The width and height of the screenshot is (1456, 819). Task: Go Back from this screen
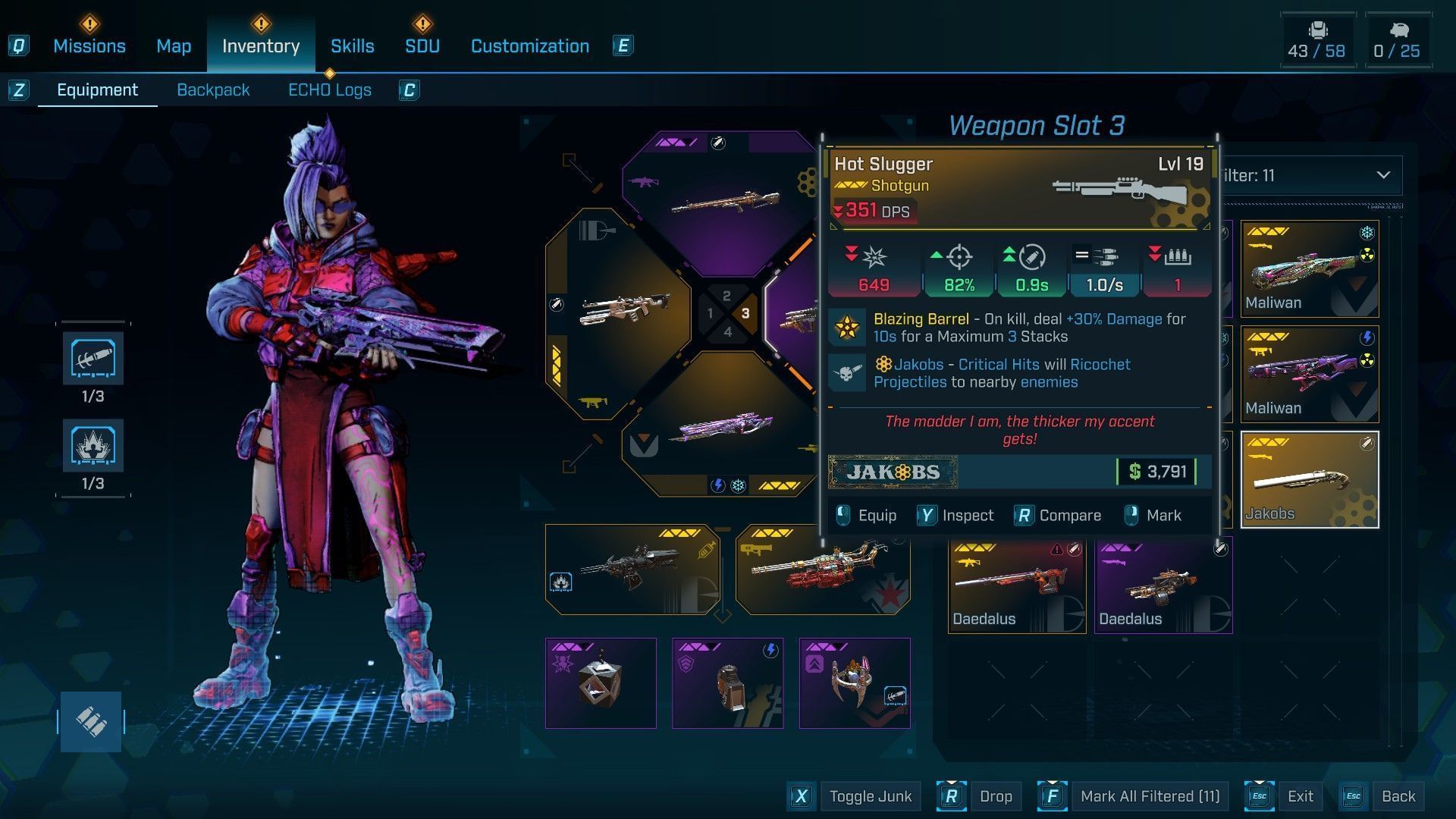pyautogui.click(x=1398, y=796)
